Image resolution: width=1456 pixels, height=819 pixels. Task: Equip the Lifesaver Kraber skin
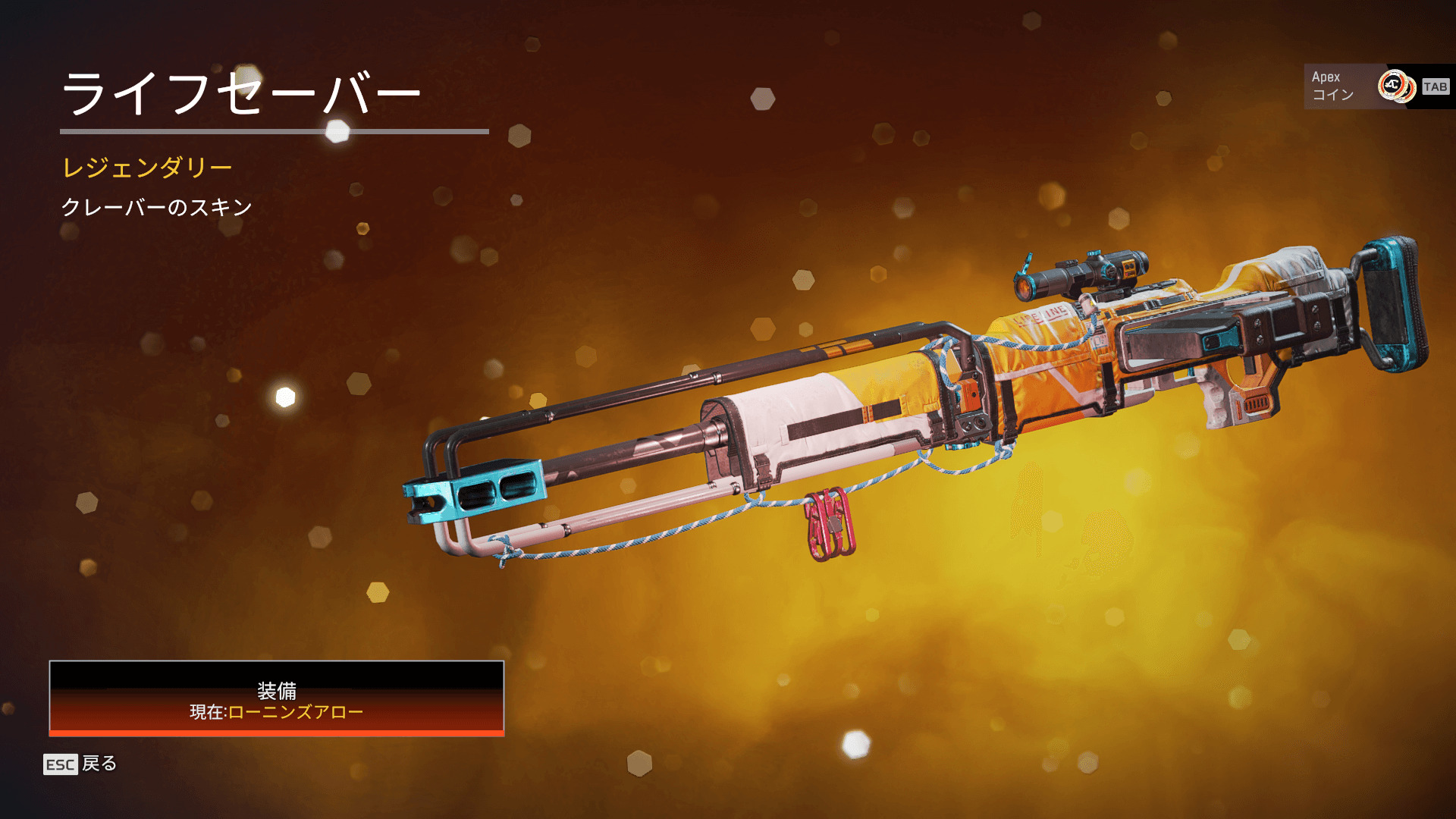click(277, 698)
